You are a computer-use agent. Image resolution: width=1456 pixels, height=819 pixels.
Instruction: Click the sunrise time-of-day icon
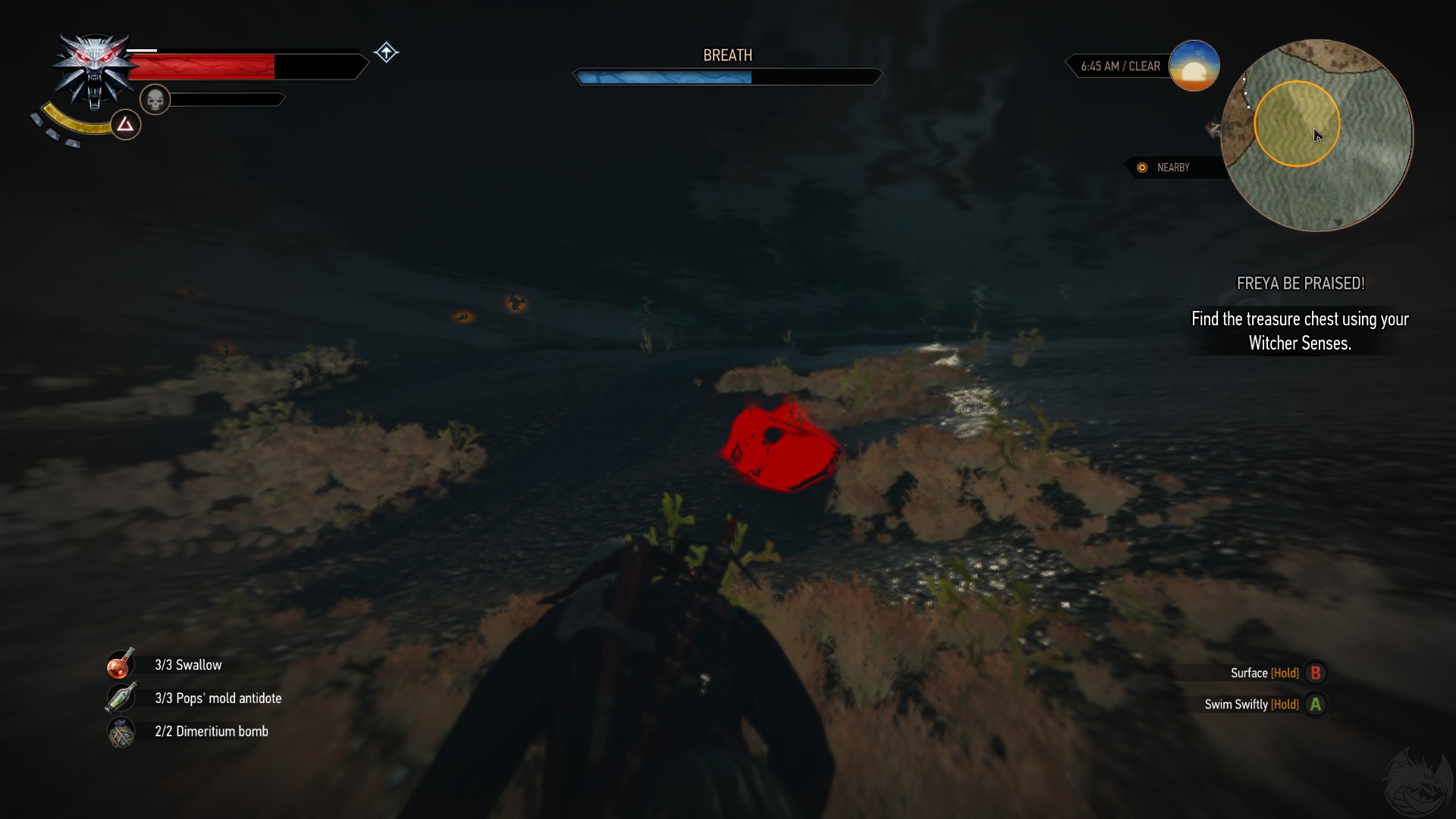pos(1194,66)
